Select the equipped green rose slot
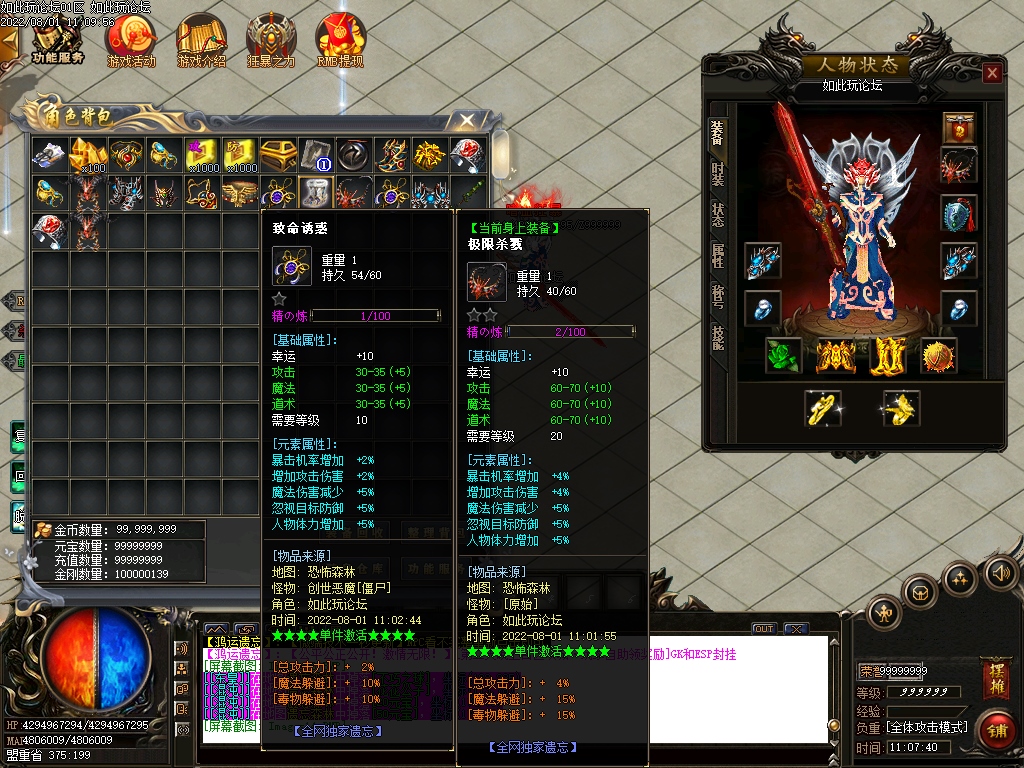The width and height of the screenshot is (1024, 768). (783, 356)
